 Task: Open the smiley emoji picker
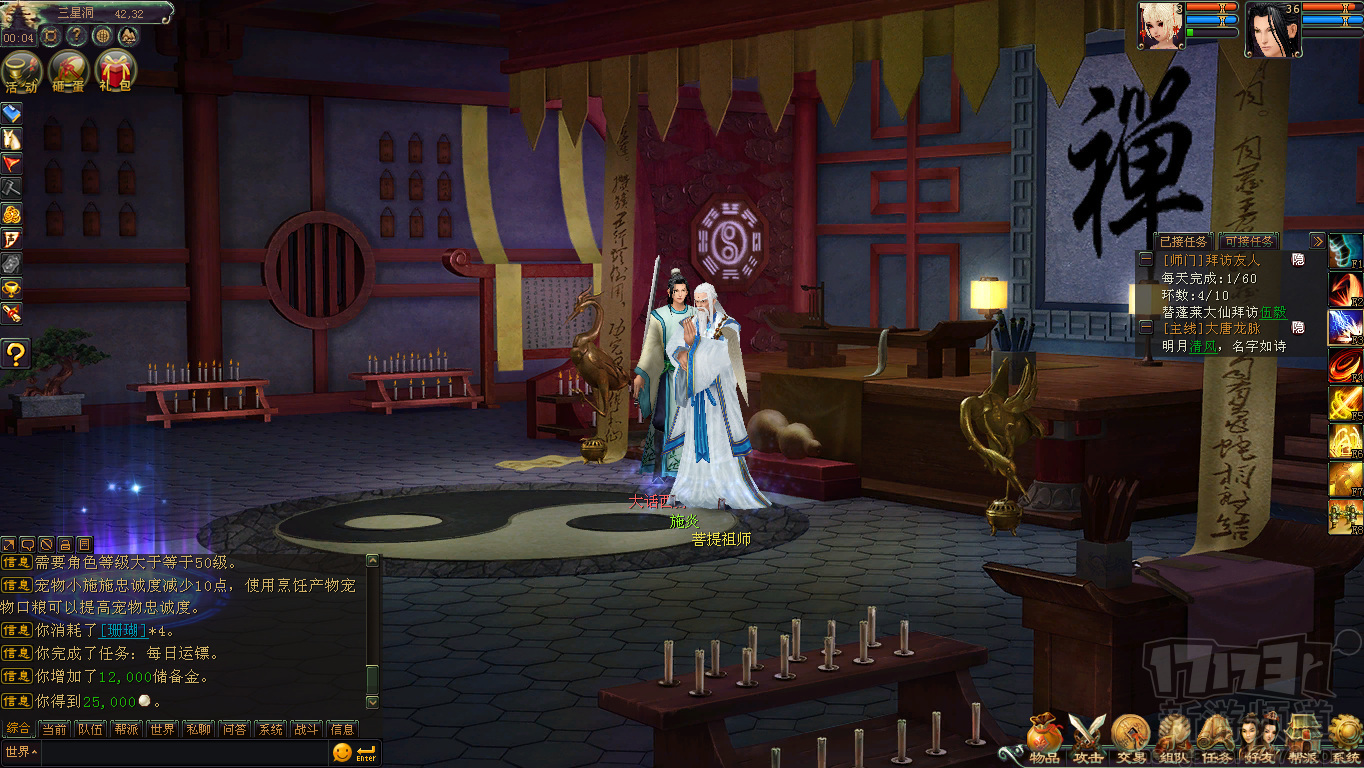point(342,752)
